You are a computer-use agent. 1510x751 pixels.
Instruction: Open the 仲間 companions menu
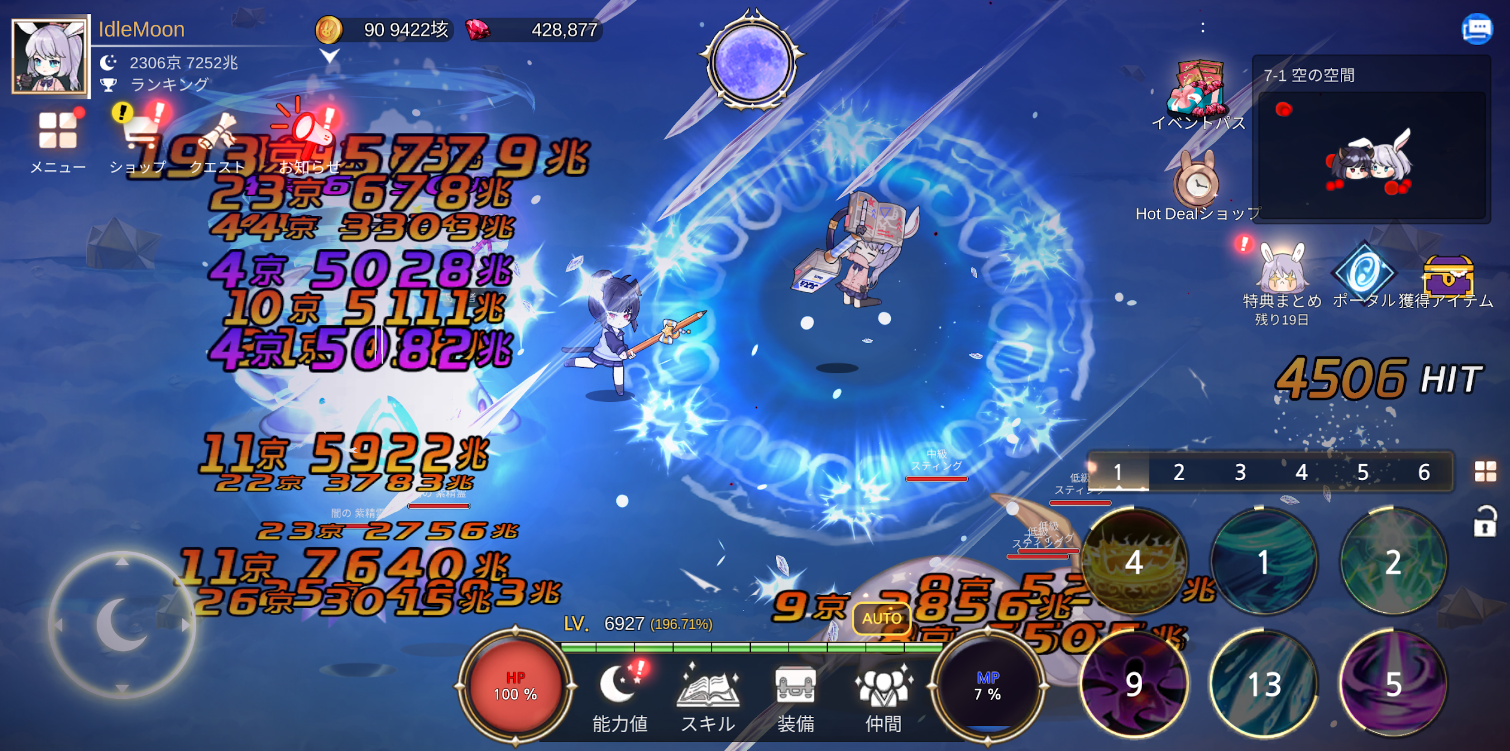click(883, 690)
